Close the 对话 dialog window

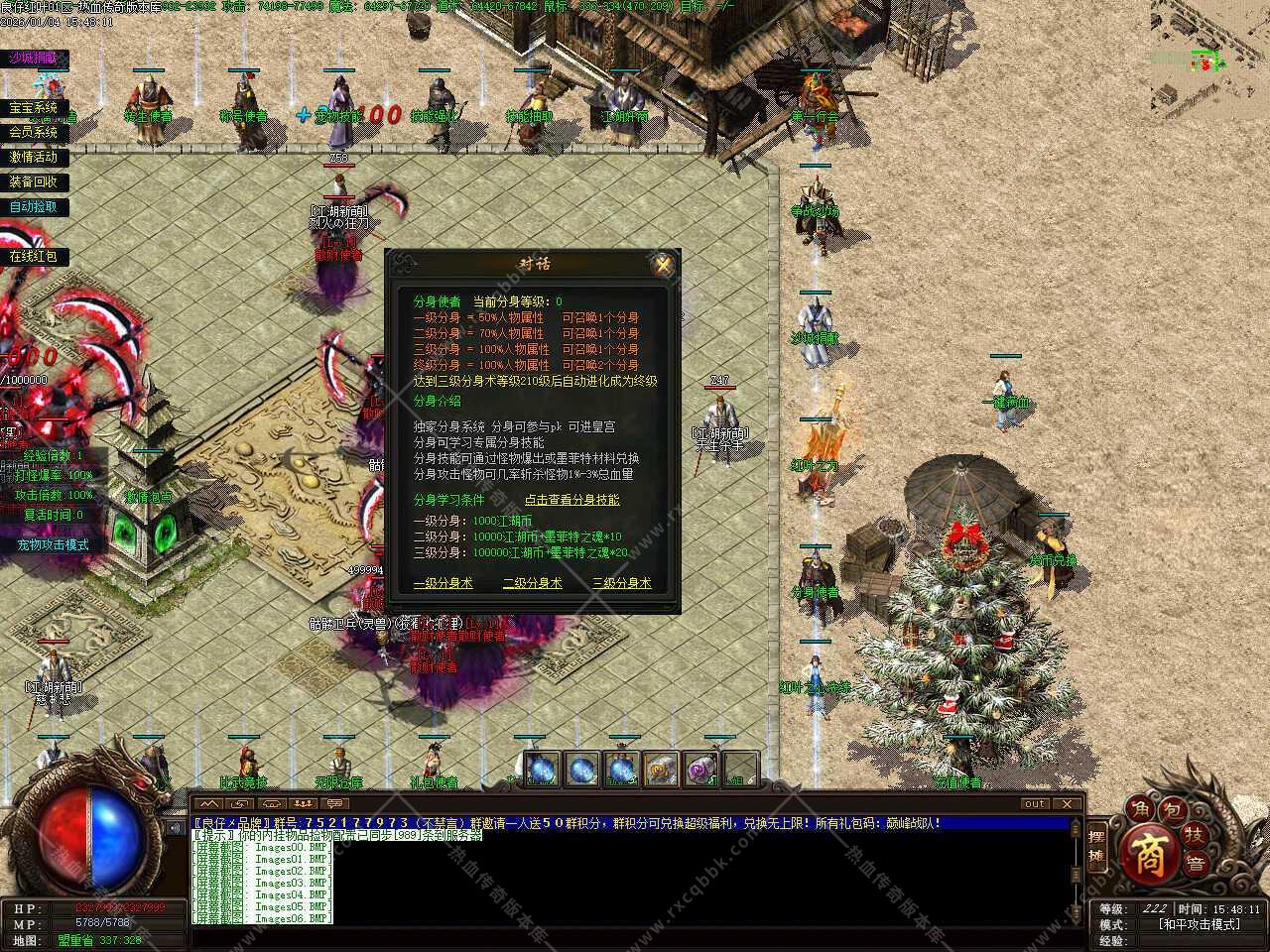tap(663, 264)
